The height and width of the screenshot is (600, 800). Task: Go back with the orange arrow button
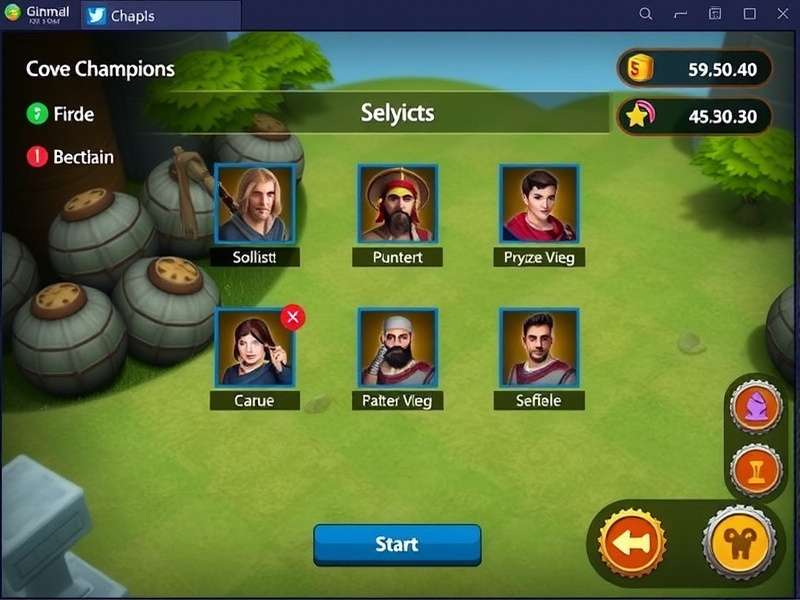tap(631, 544)
